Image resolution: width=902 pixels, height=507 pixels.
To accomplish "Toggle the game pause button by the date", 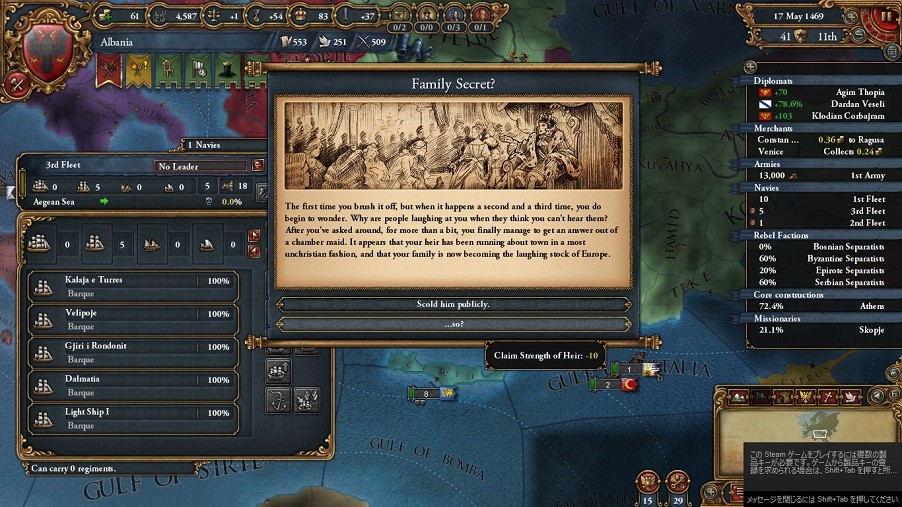I will [x=885, y=15].
